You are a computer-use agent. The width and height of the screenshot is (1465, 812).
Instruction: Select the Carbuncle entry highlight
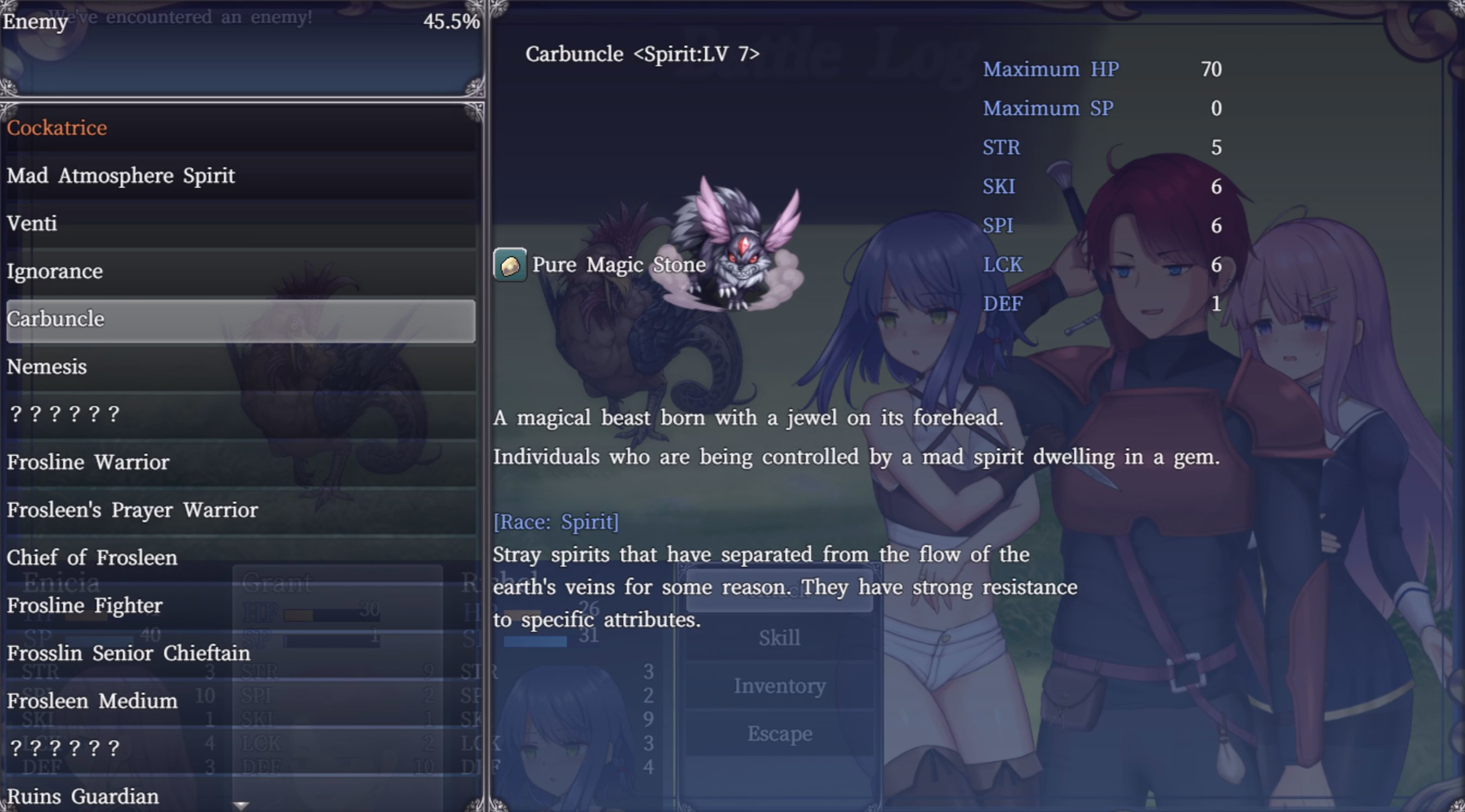tap(242, 320)
